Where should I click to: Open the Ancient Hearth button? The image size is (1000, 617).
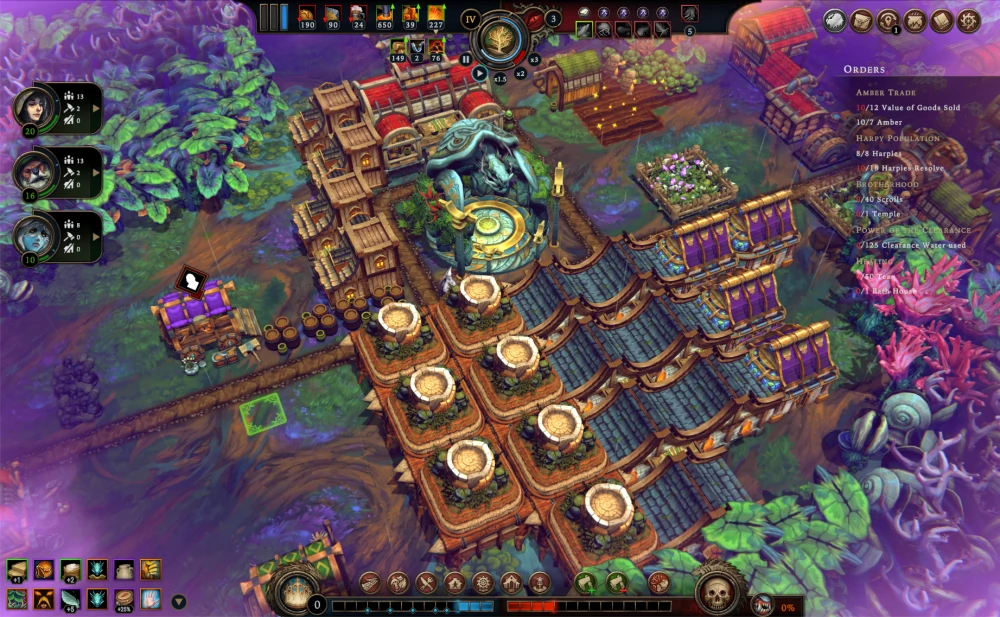pyautogui.click(x=296, y=590)
